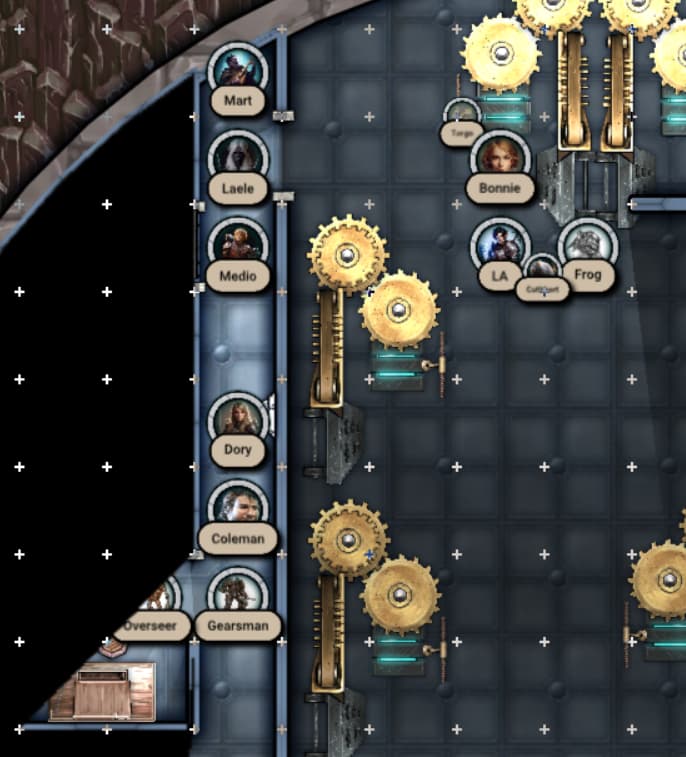
Task: Select the Mart token
Action: pyautogui.click(x=238, y=70)
